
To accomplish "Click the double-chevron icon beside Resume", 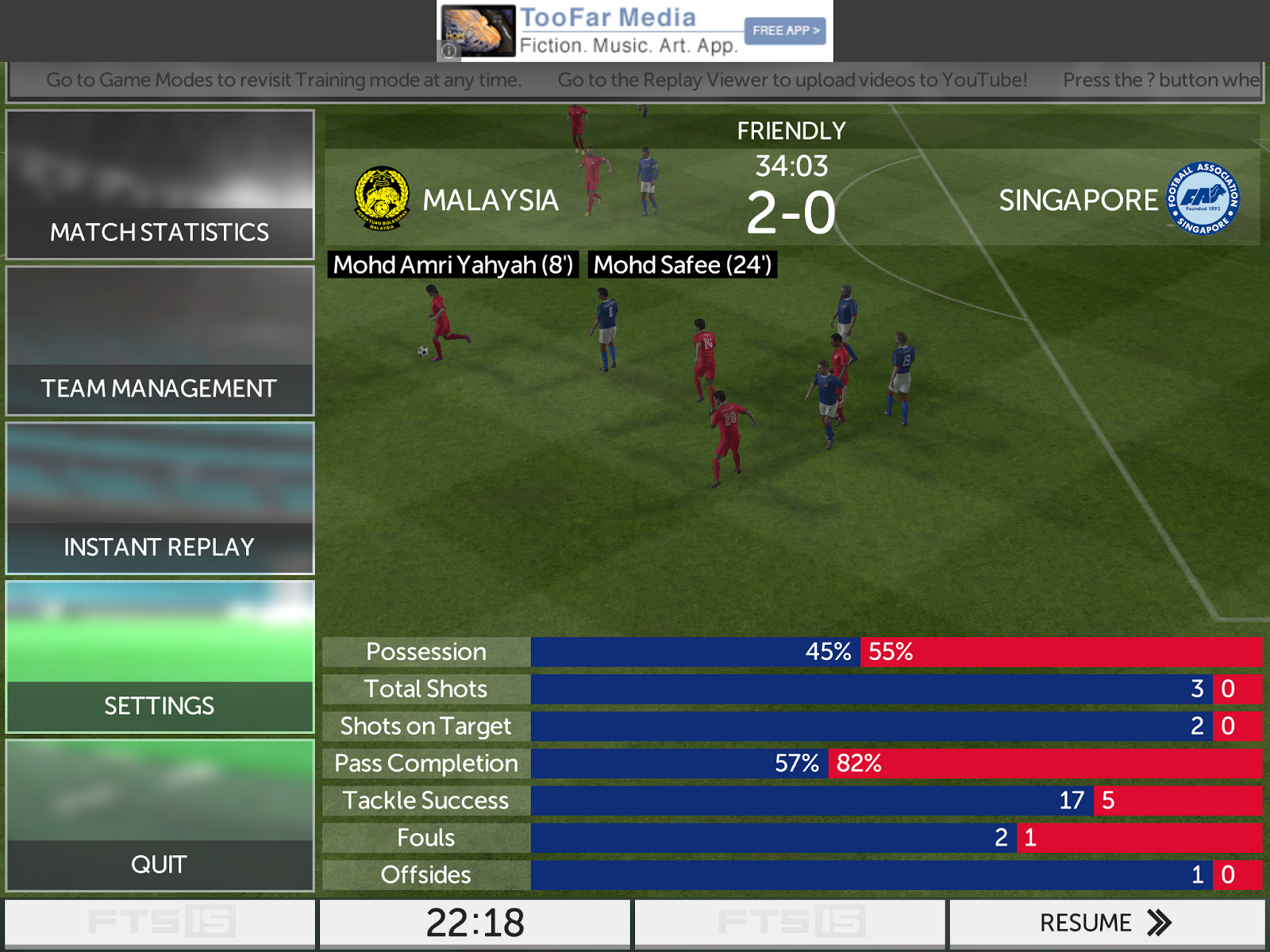I will point(1157,923).
